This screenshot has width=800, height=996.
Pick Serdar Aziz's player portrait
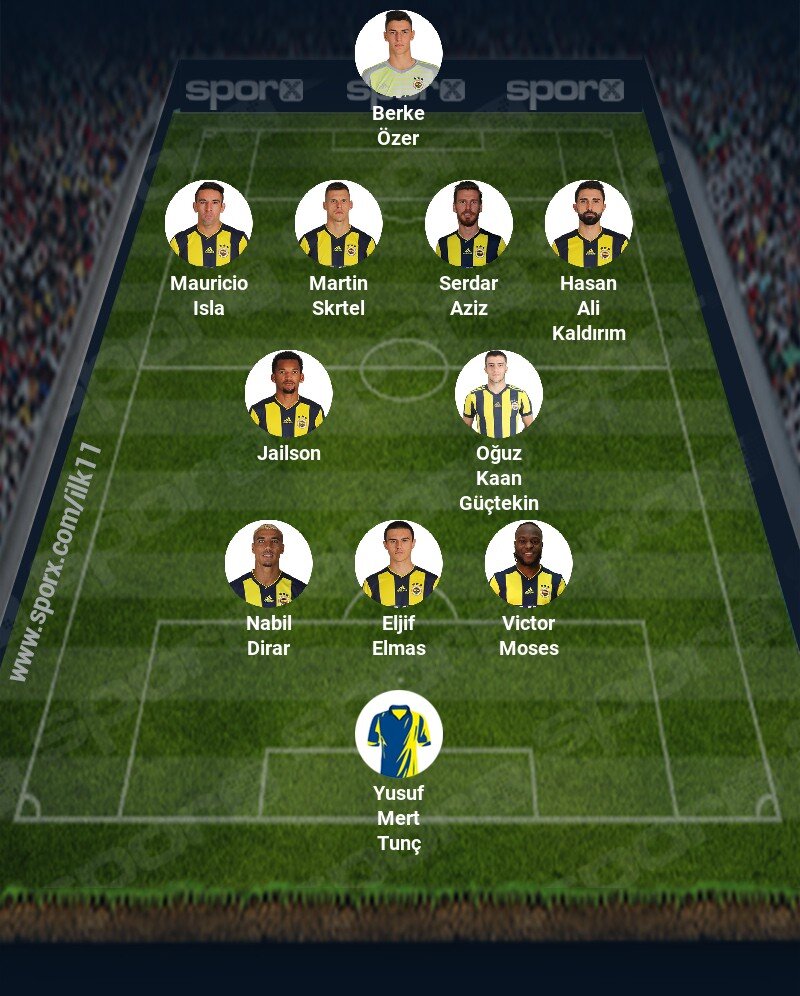click(468, 224)
